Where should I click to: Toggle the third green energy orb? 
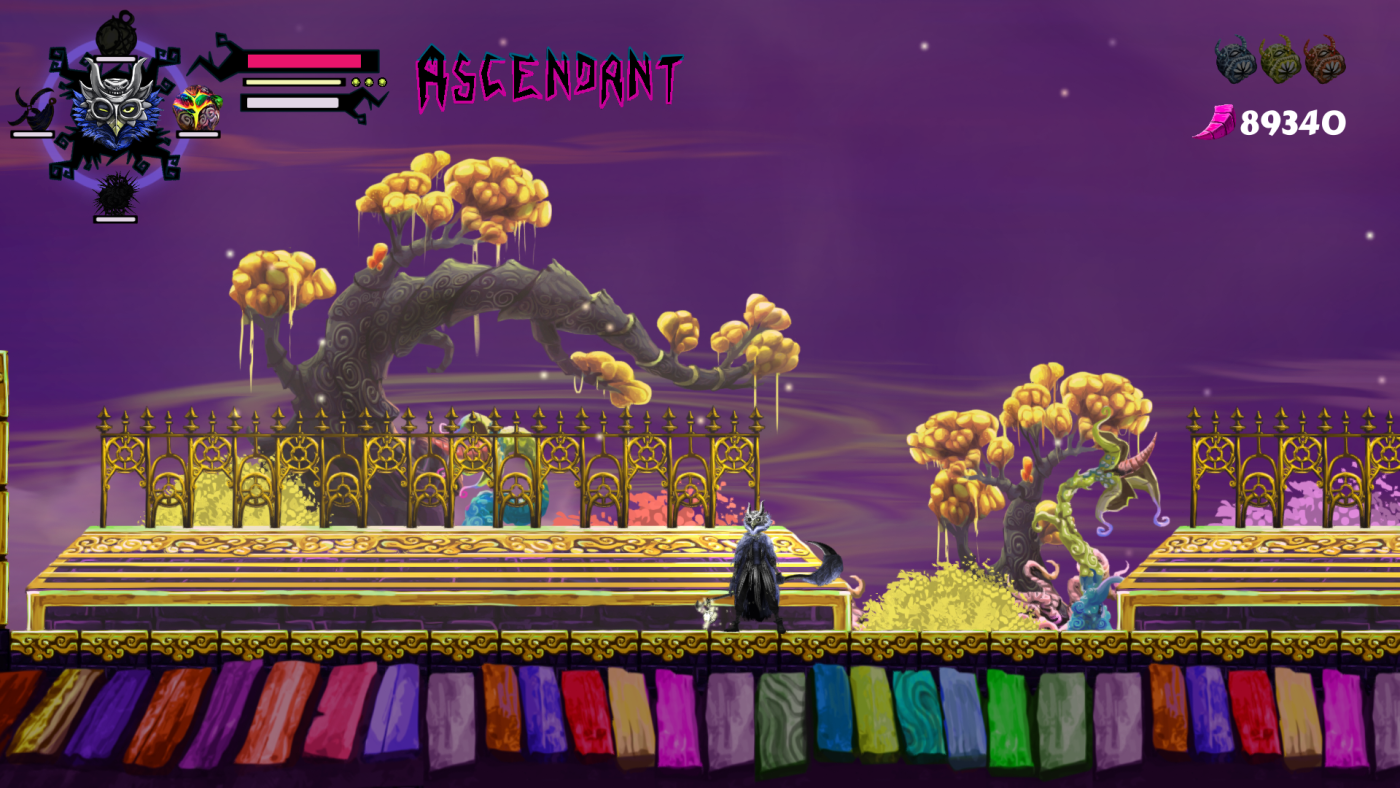coord(380,82)
